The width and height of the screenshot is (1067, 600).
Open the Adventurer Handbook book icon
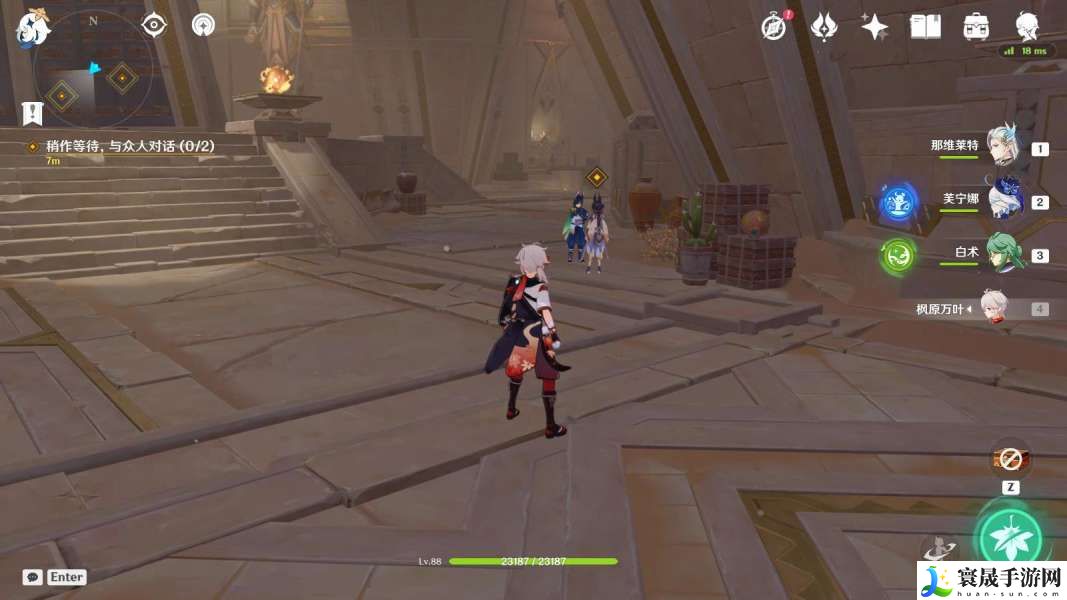[926, 27]
